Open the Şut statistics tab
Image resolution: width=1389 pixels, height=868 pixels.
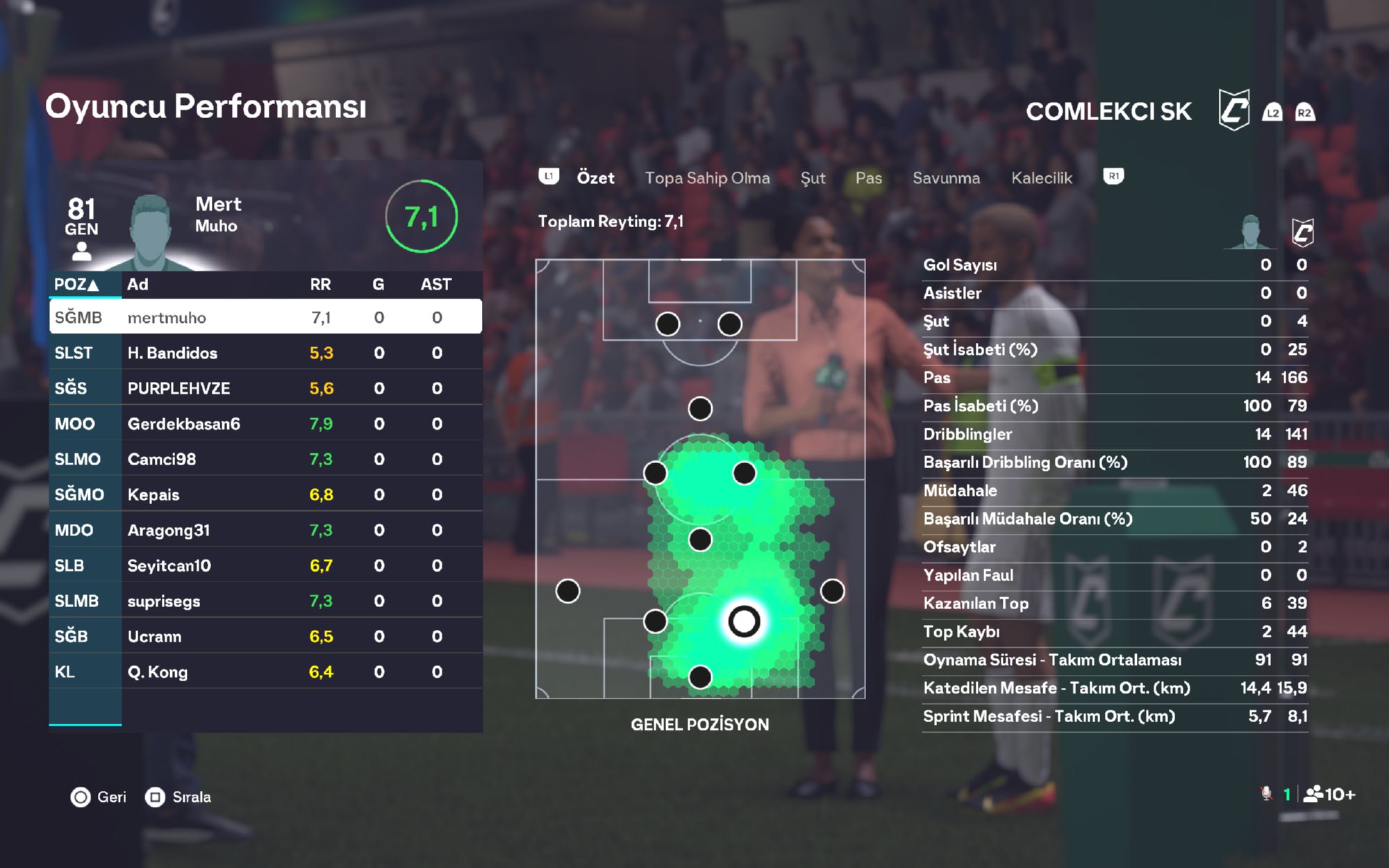[813, 178]
